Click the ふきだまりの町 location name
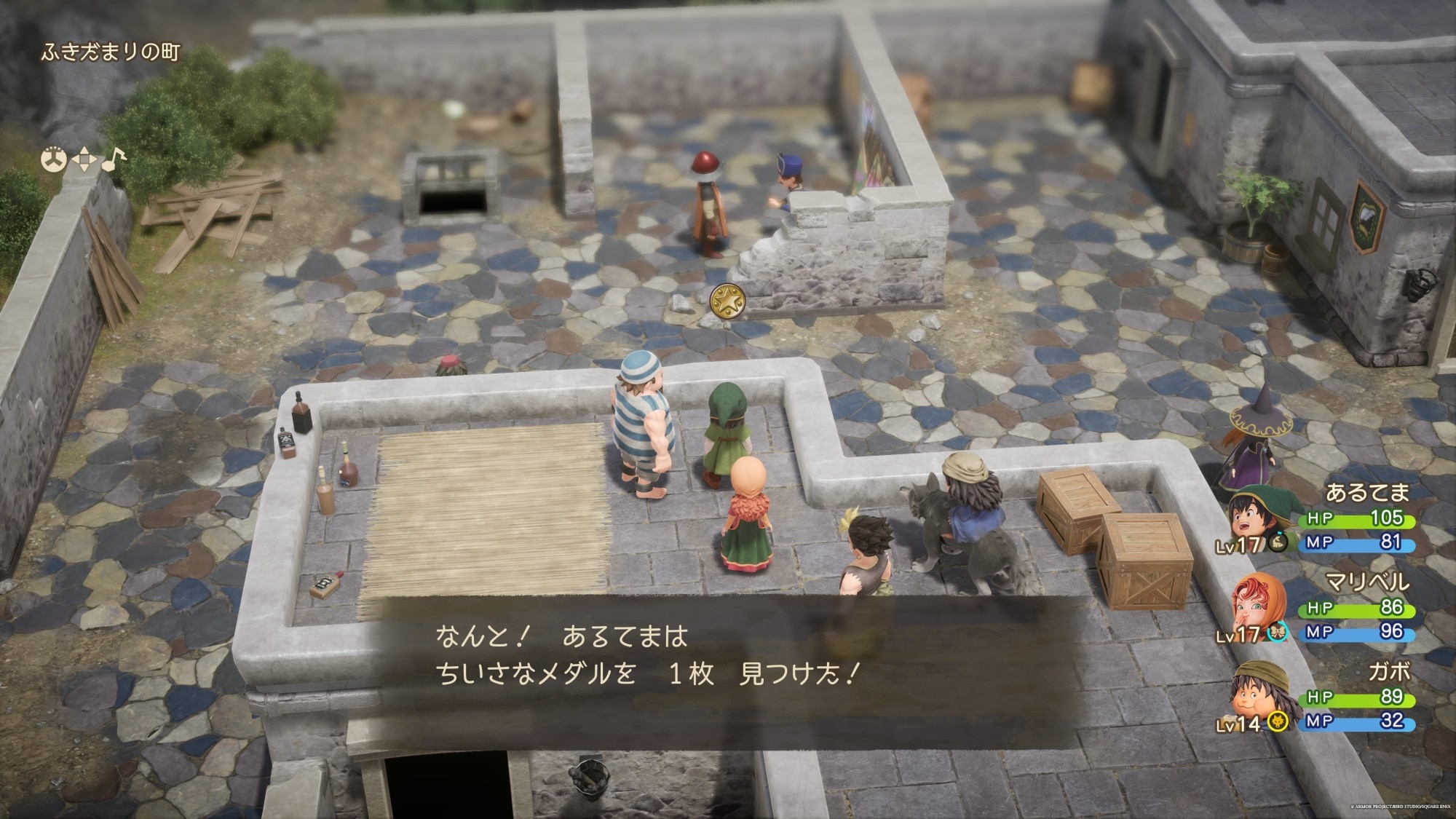The image size is (1456, 819). point(110,52)
